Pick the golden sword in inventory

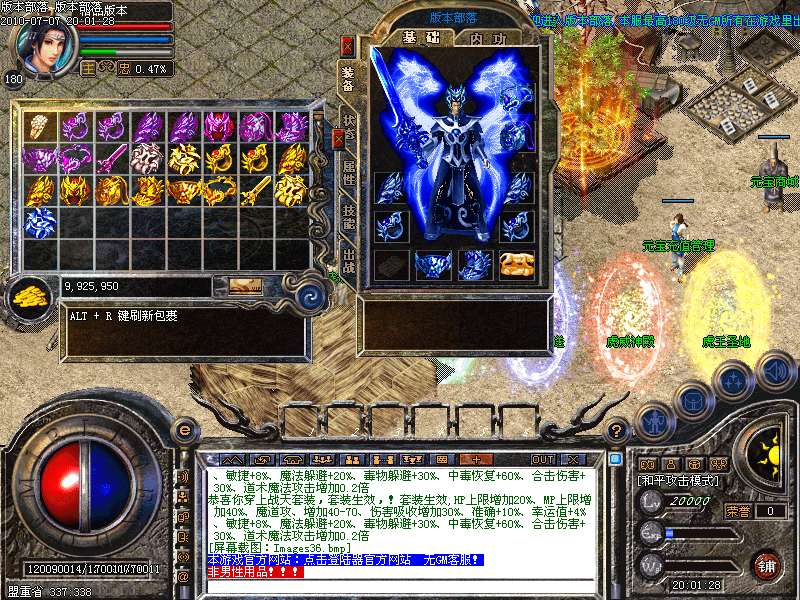(254, 189)
